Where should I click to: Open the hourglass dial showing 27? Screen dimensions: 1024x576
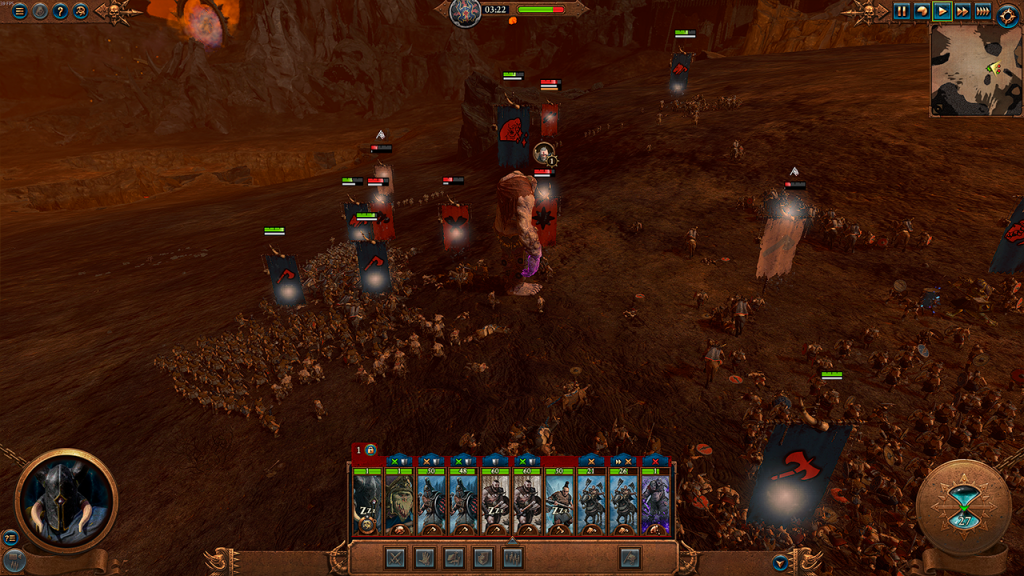[x=963, y=507]
